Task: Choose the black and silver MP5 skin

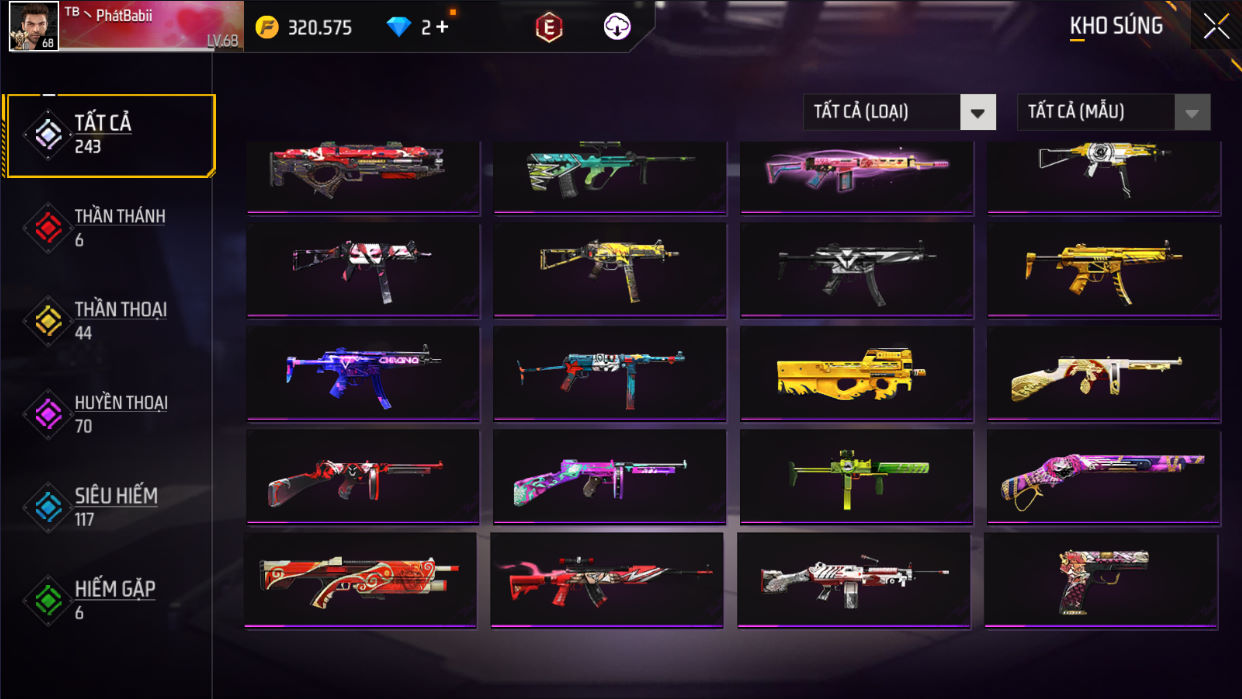Action: point(856,269)
